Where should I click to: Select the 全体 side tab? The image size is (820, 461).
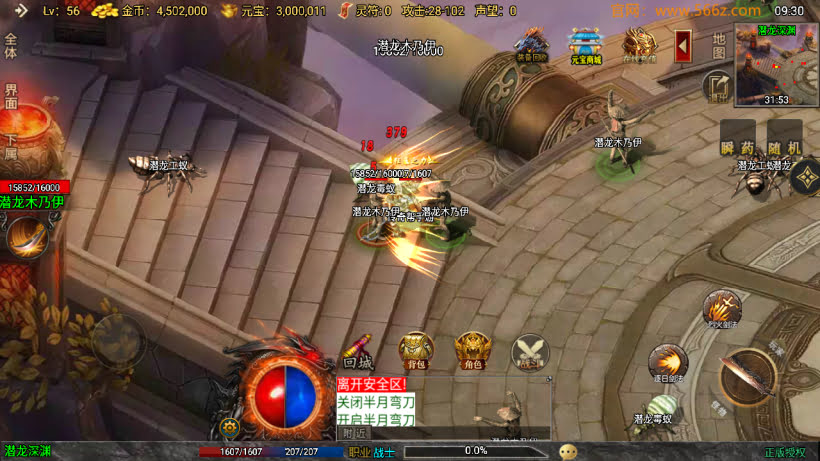point(11,47)
